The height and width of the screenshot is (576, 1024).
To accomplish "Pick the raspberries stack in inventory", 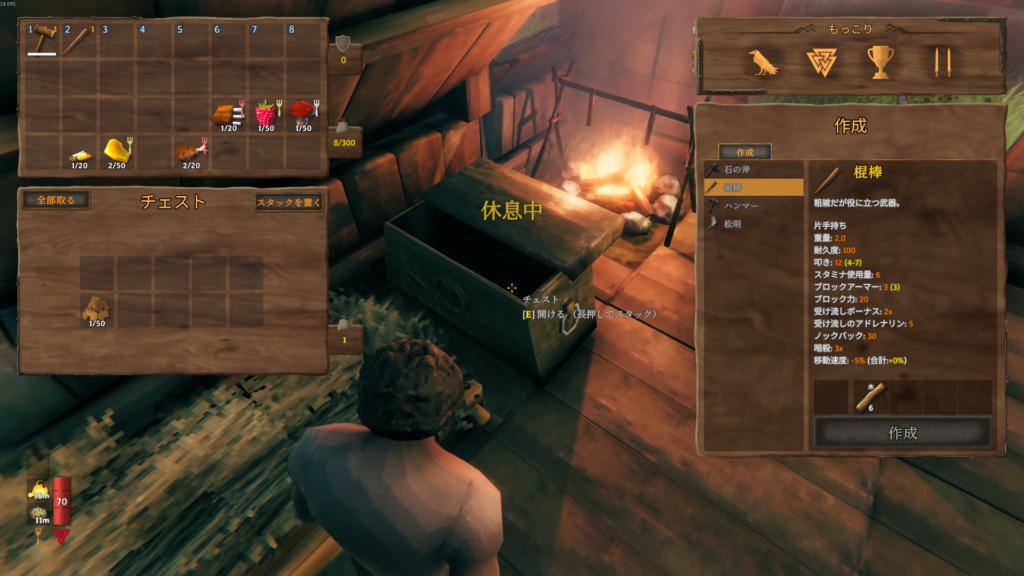I will coord(265,112).
